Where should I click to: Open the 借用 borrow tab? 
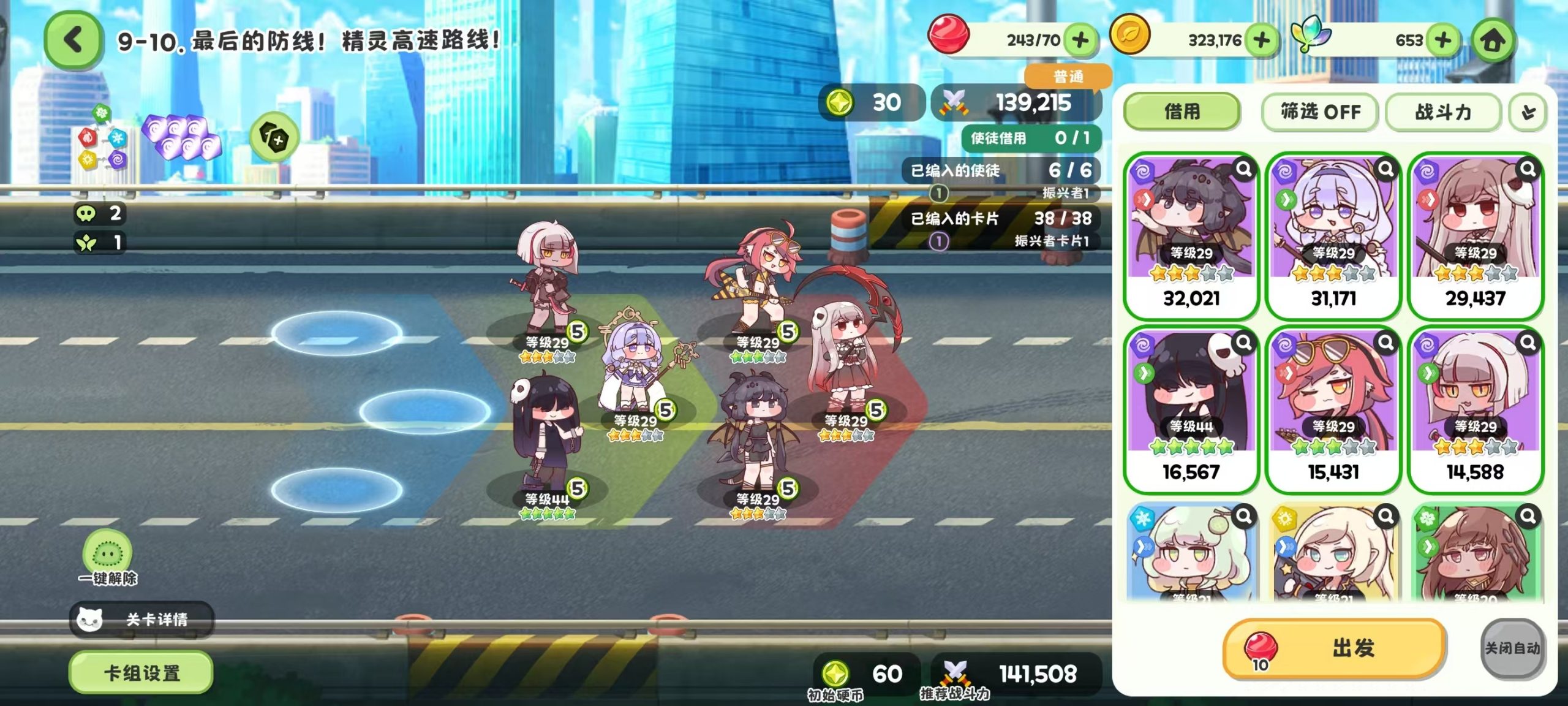(1182, 112)
